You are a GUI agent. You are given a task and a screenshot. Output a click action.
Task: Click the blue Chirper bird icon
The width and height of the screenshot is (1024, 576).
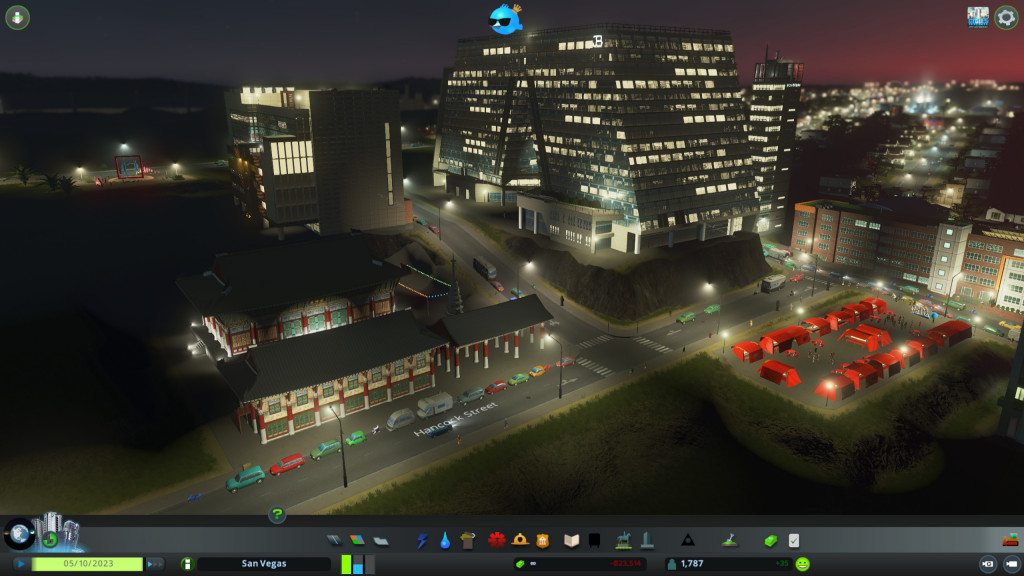click(505, 19)
